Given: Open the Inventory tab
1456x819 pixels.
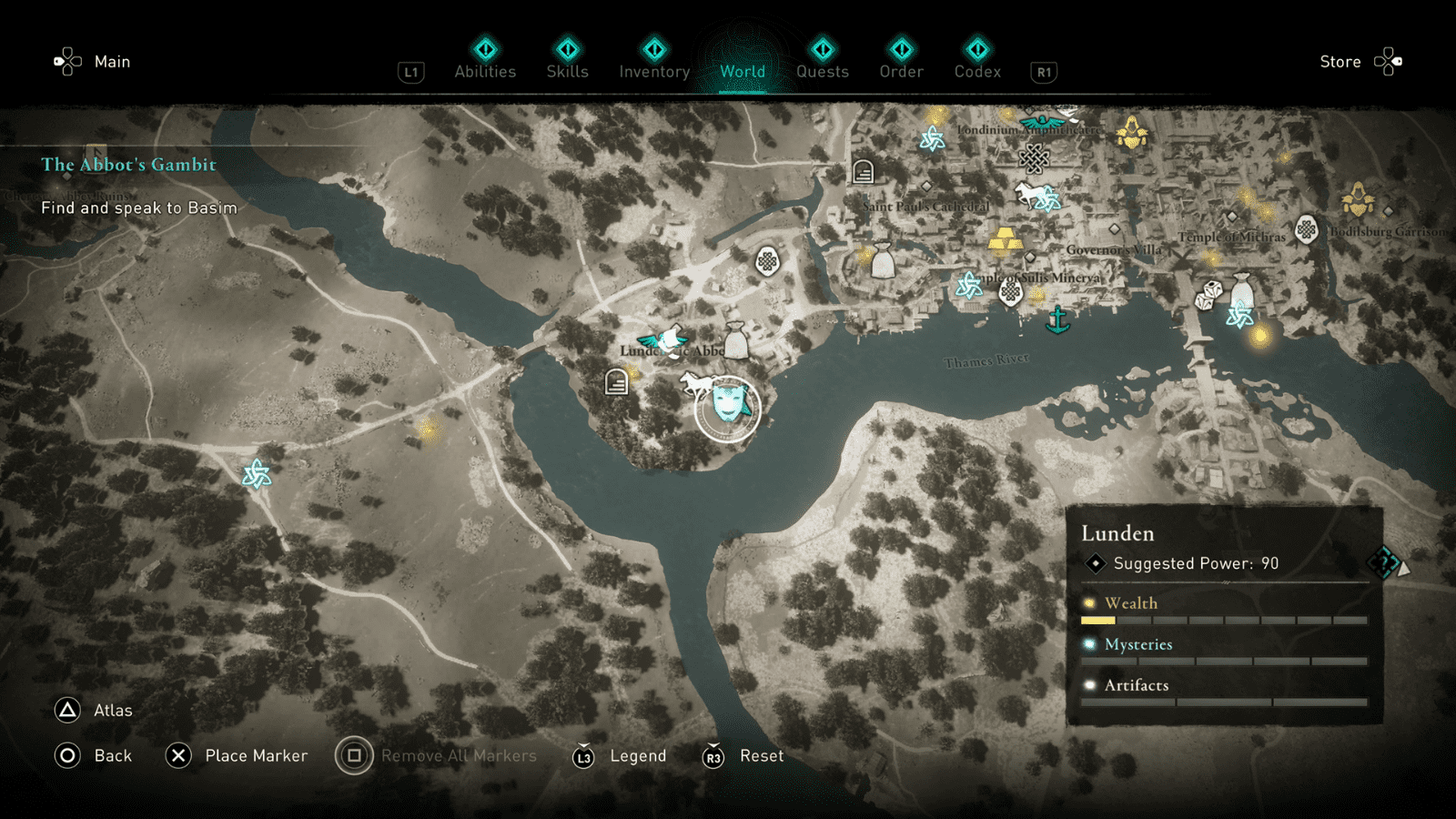Looking at the screenshot, I should point(653,71).
